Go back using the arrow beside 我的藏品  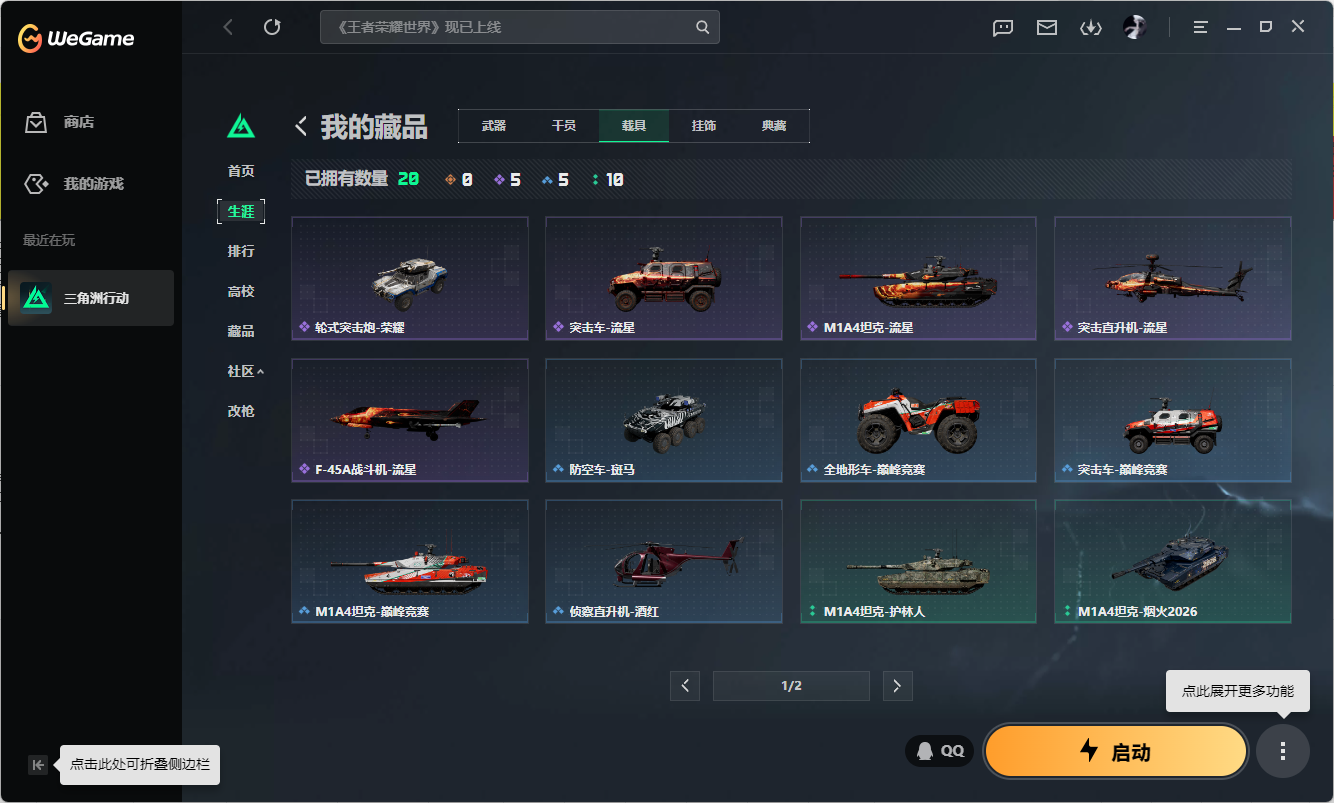pyautogui.click(x=300, y=126)
